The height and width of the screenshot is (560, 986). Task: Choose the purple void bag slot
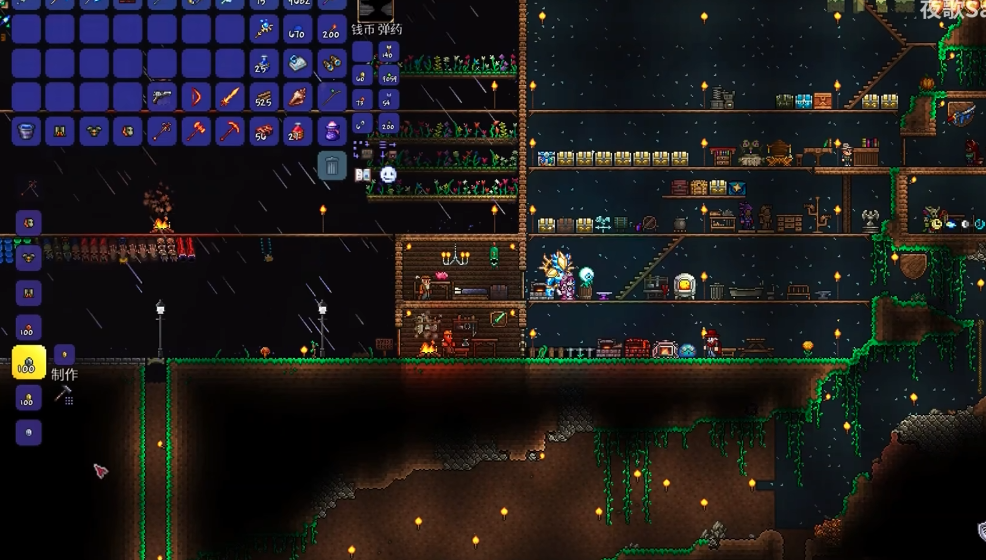click(332, 131)
